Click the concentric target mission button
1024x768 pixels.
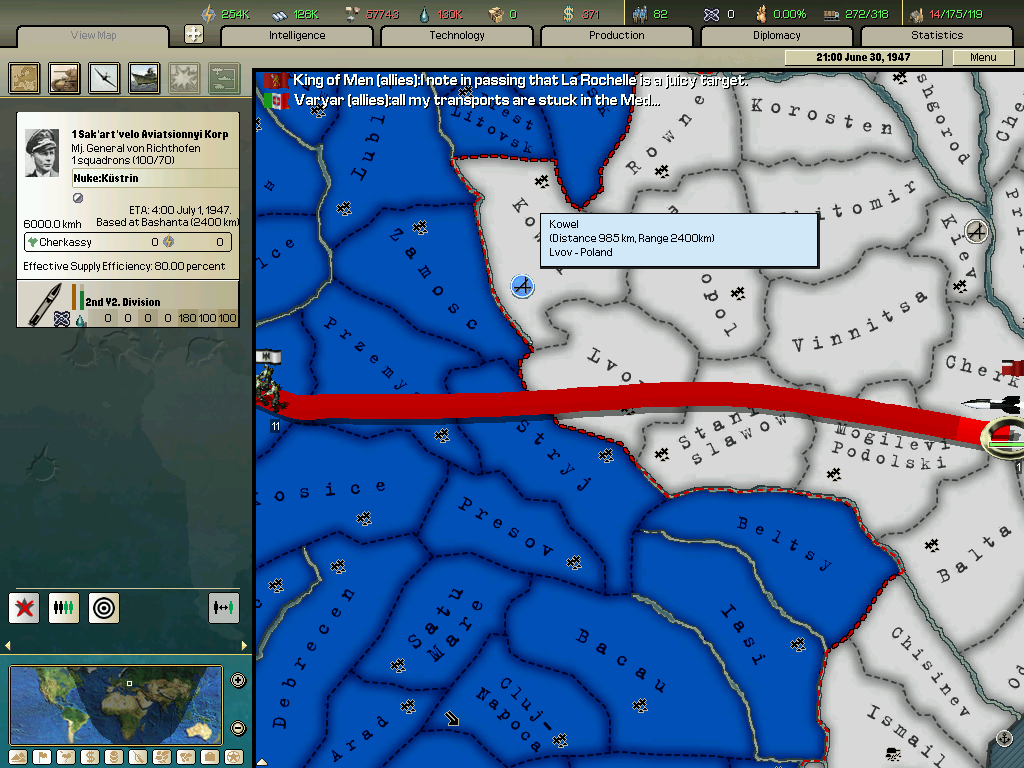coord(103,607)
